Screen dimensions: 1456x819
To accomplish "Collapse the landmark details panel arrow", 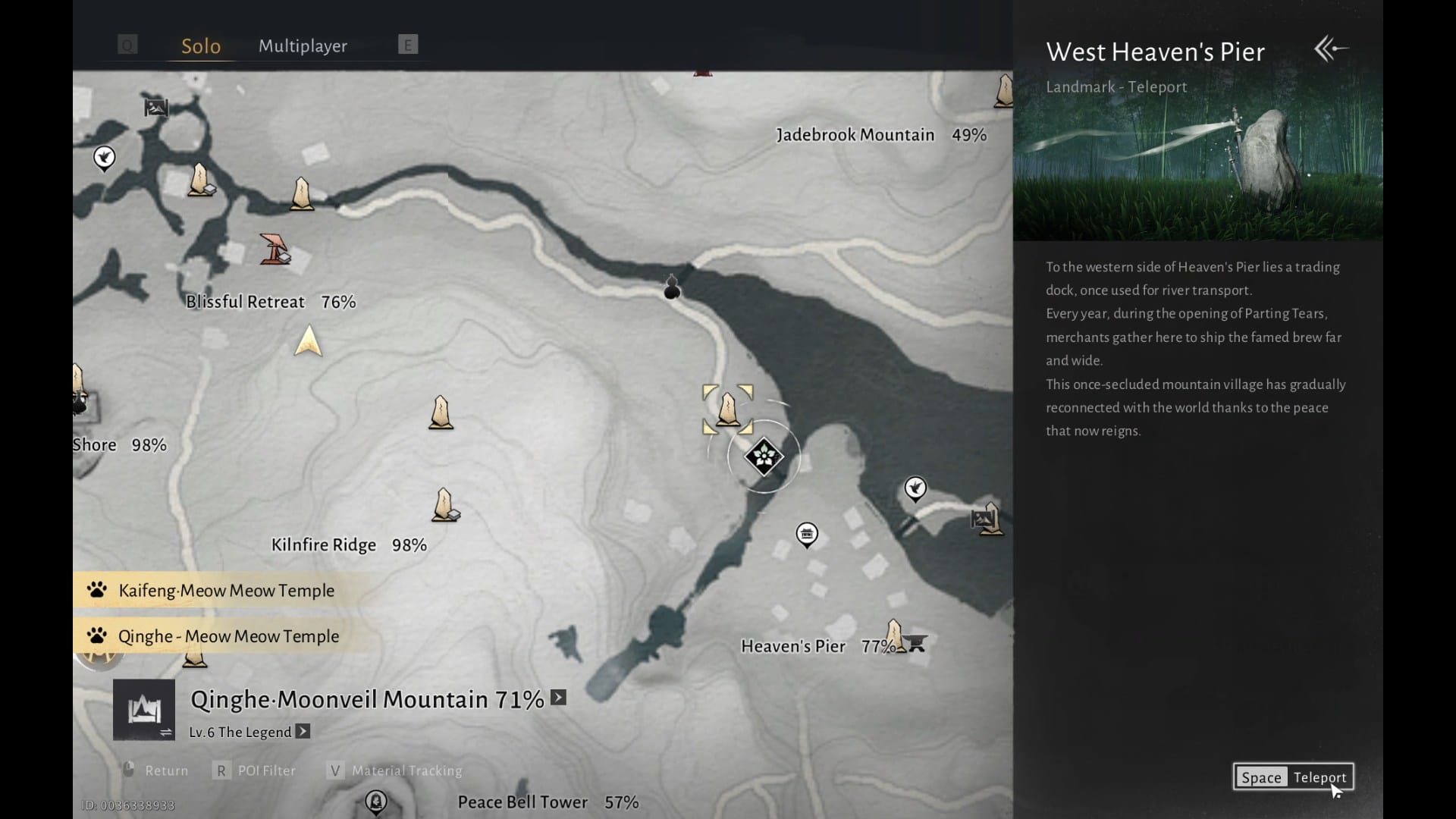I will point(1331,49).
